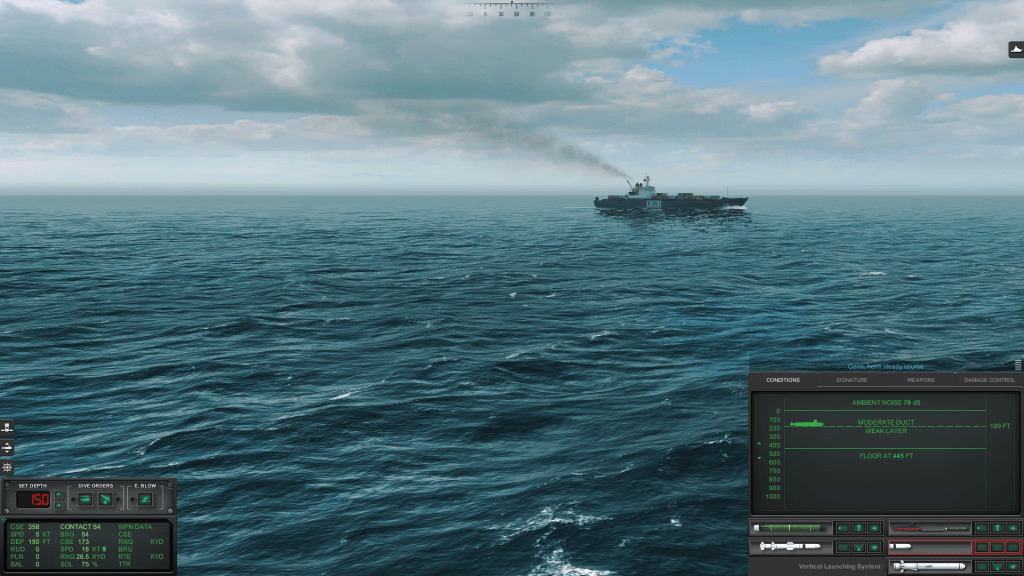
Task: Click the first Dive Orders button
Action: [85, 499]
